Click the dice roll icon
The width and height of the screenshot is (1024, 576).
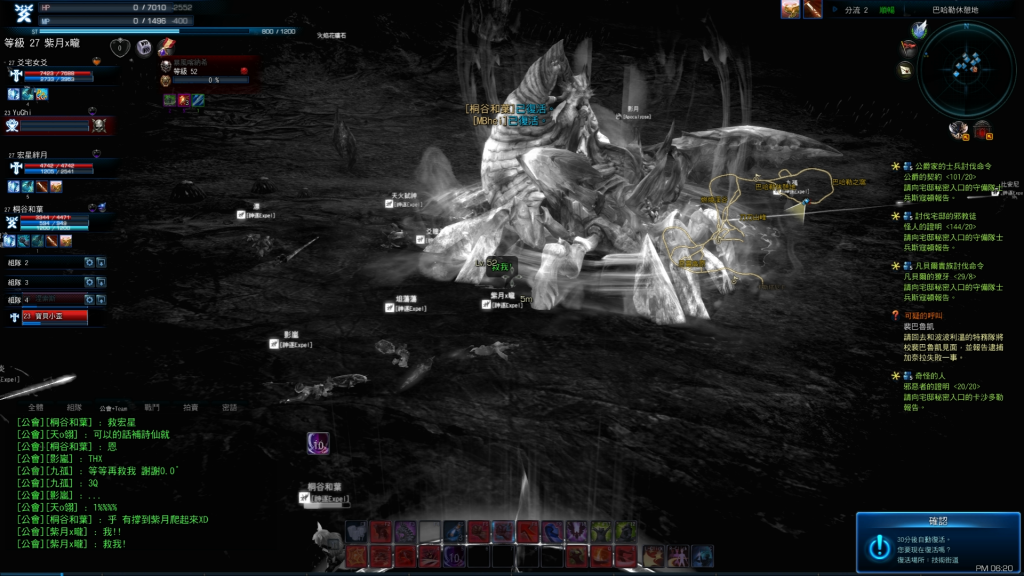(144, 47)
